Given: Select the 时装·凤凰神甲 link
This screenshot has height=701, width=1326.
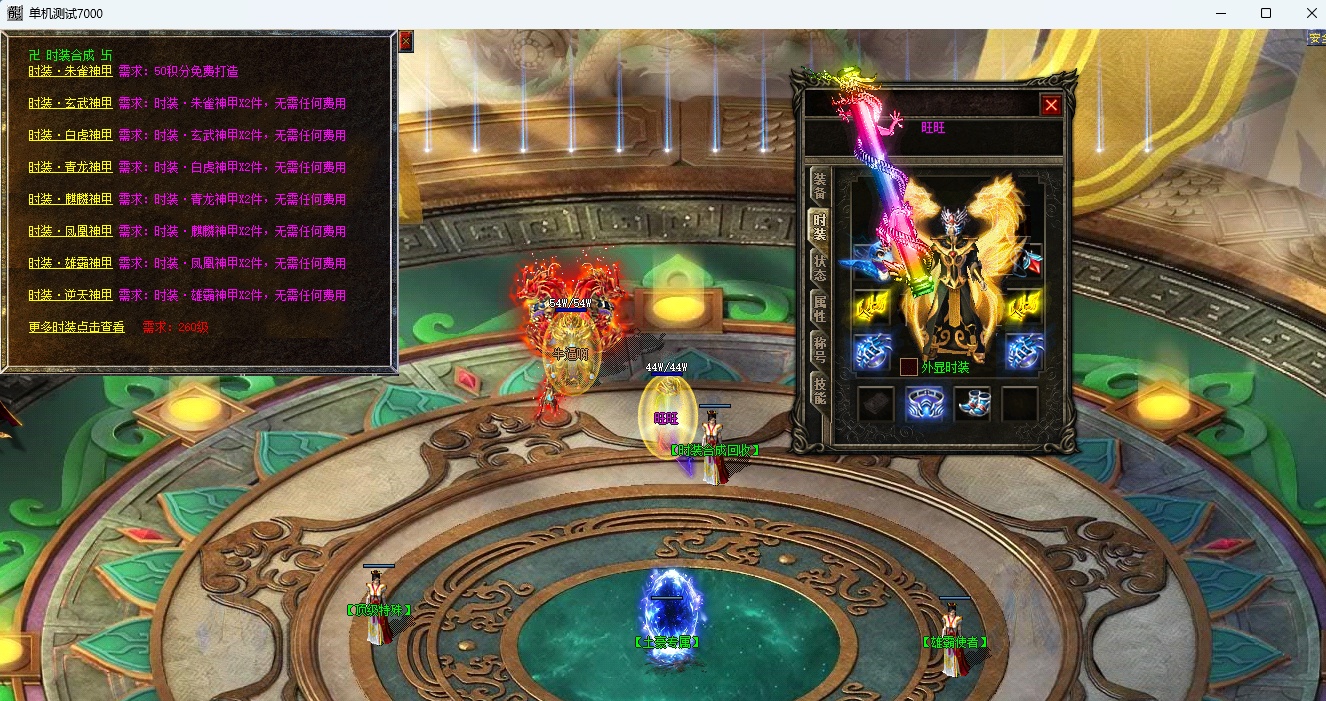Looking at the screenshot, I should coord(70,232).
